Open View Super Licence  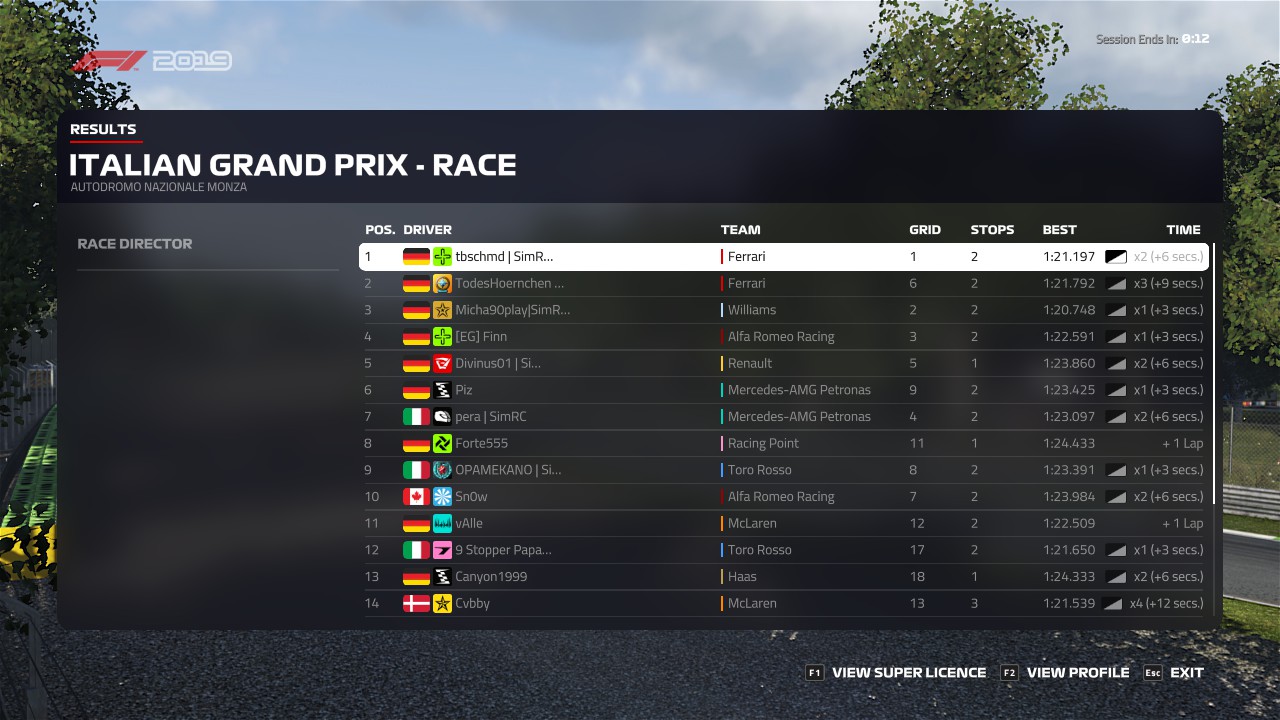[x=897, y=673]
